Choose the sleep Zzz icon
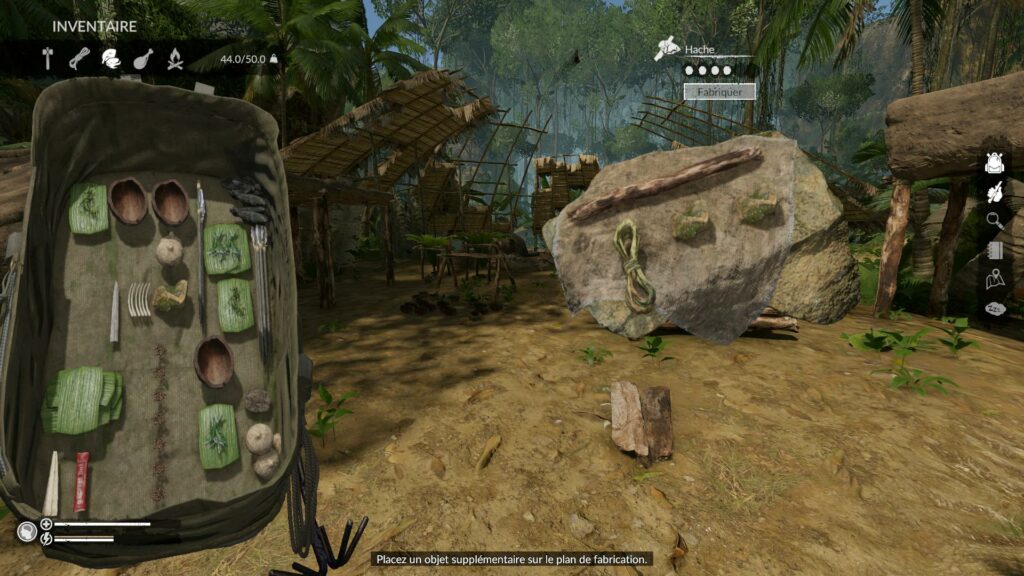The width and height of the screenshot is (1024, 576). coord(994,309)
